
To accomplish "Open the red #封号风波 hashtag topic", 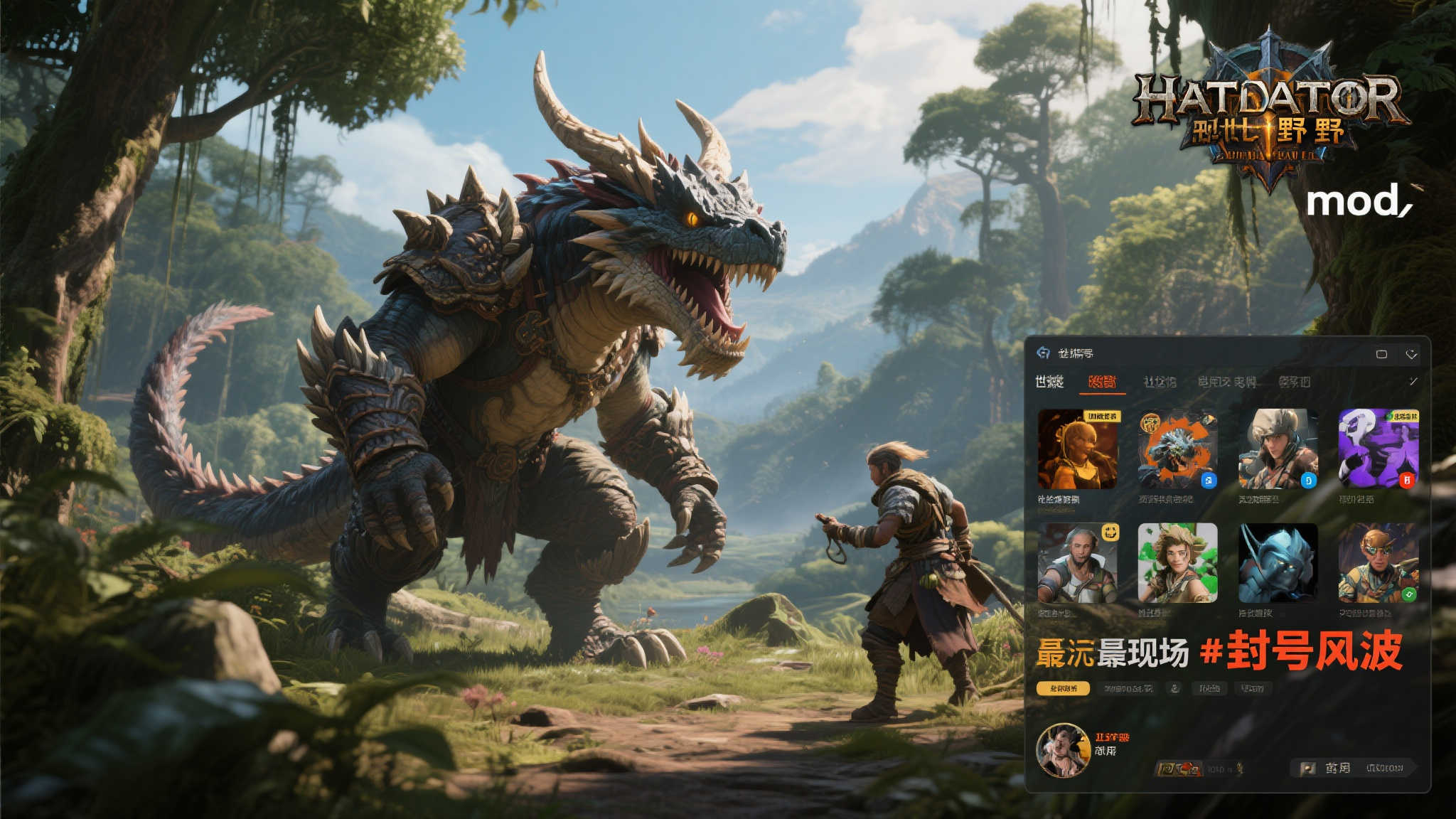I will (1301, 651).
